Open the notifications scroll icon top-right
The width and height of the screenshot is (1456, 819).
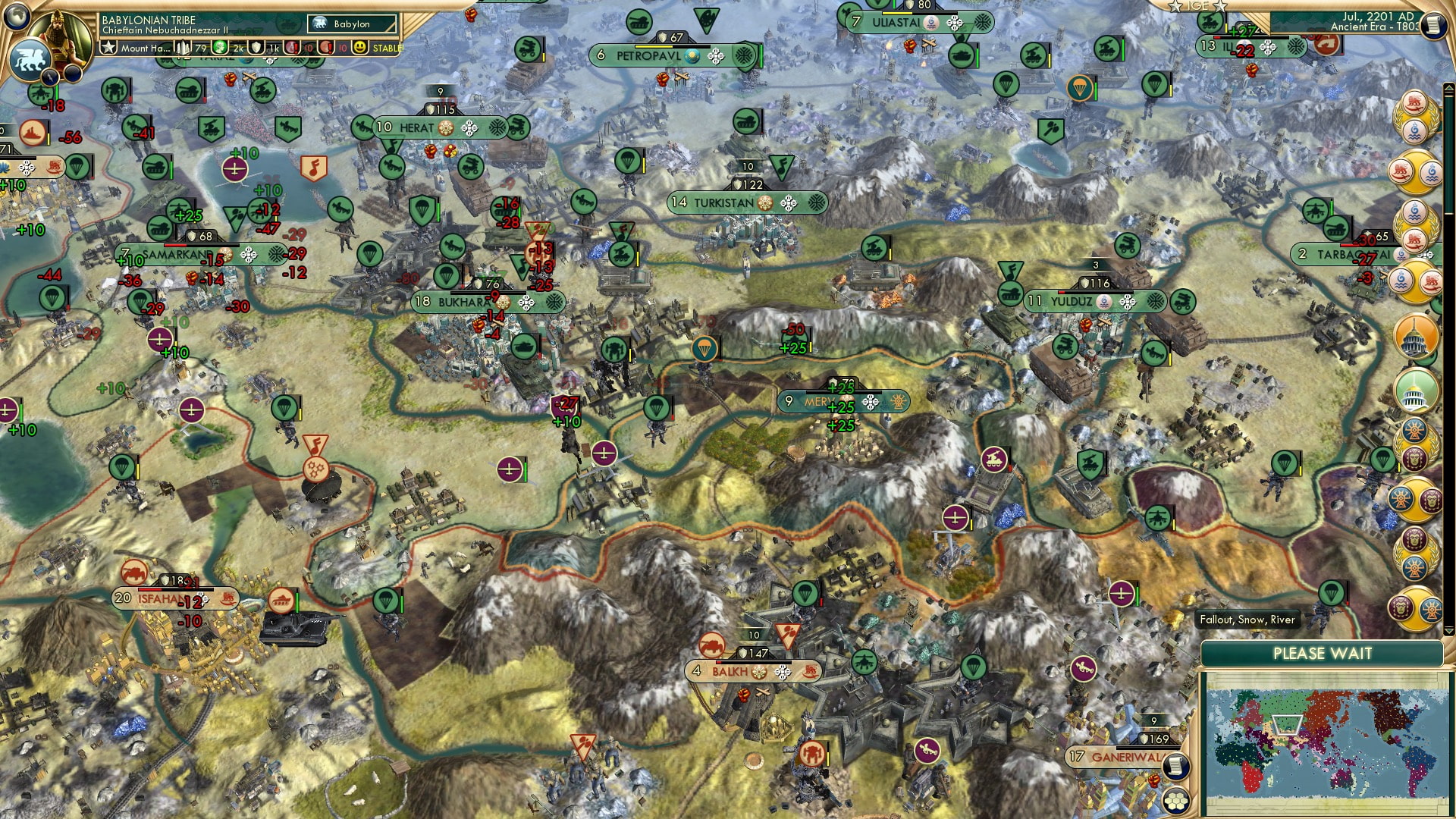pyautogui.click(x=1433, y=25)
